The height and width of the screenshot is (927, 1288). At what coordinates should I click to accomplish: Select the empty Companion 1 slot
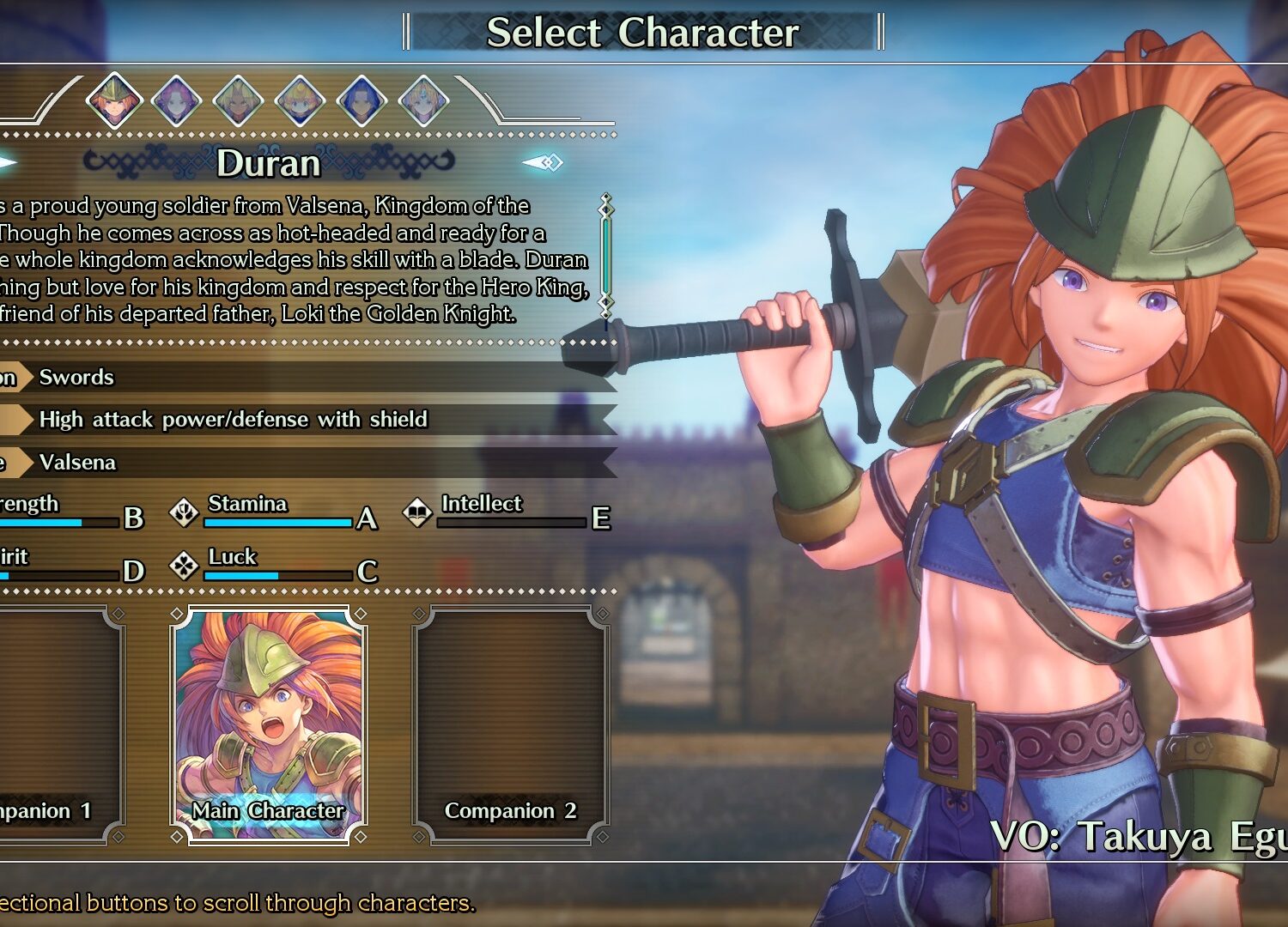(56, 725)
